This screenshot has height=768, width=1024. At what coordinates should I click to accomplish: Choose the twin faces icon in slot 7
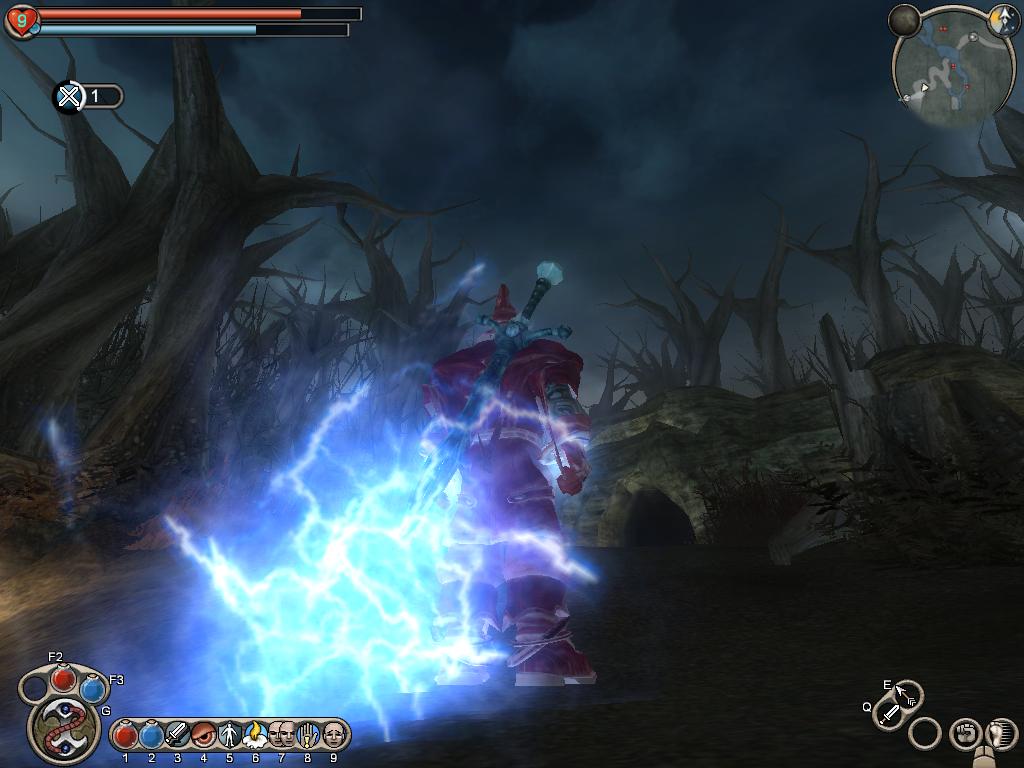tap(281, 736)
